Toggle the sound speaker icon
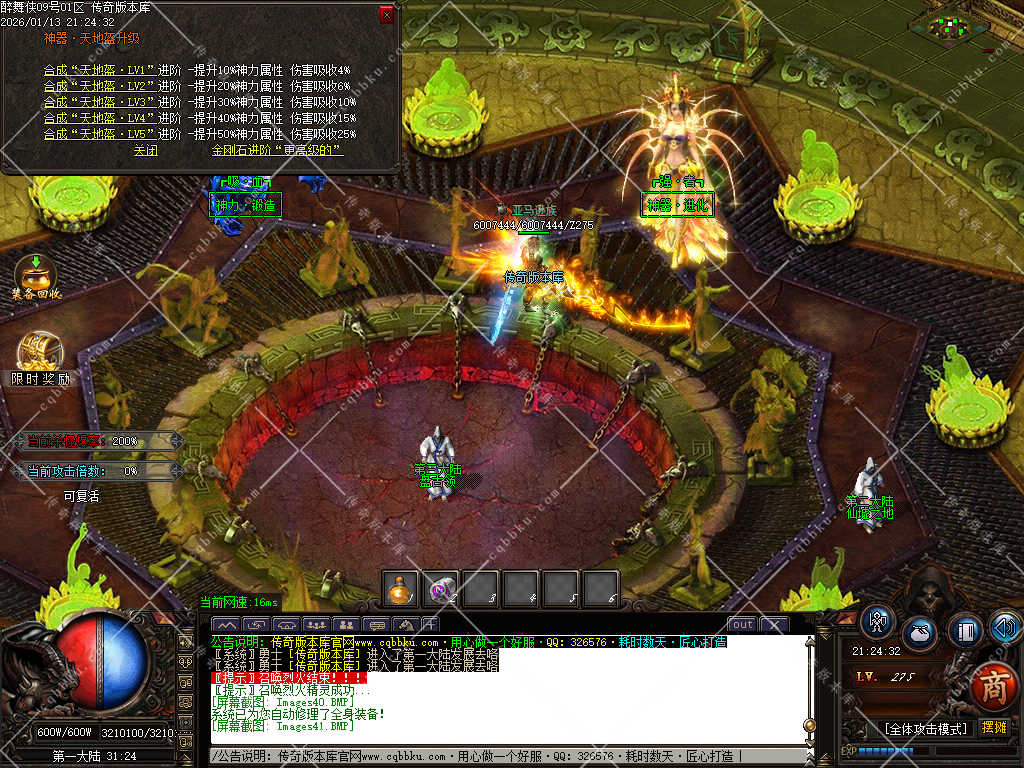The width and height of the screenshot is (1024, 768). [x=1005, y=627]
